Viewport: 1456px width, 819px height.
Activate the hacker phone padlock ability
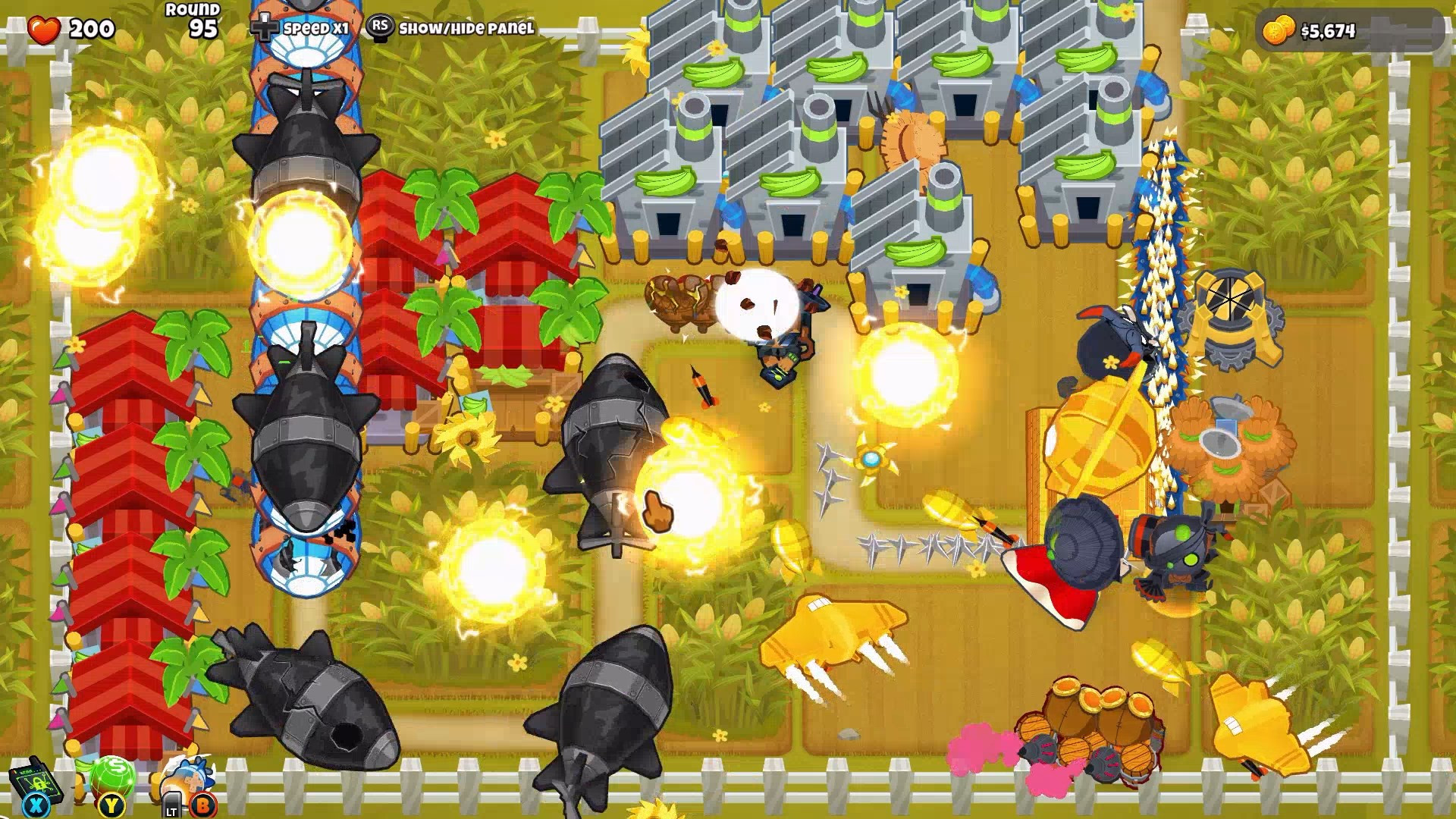tap(29, 781)
